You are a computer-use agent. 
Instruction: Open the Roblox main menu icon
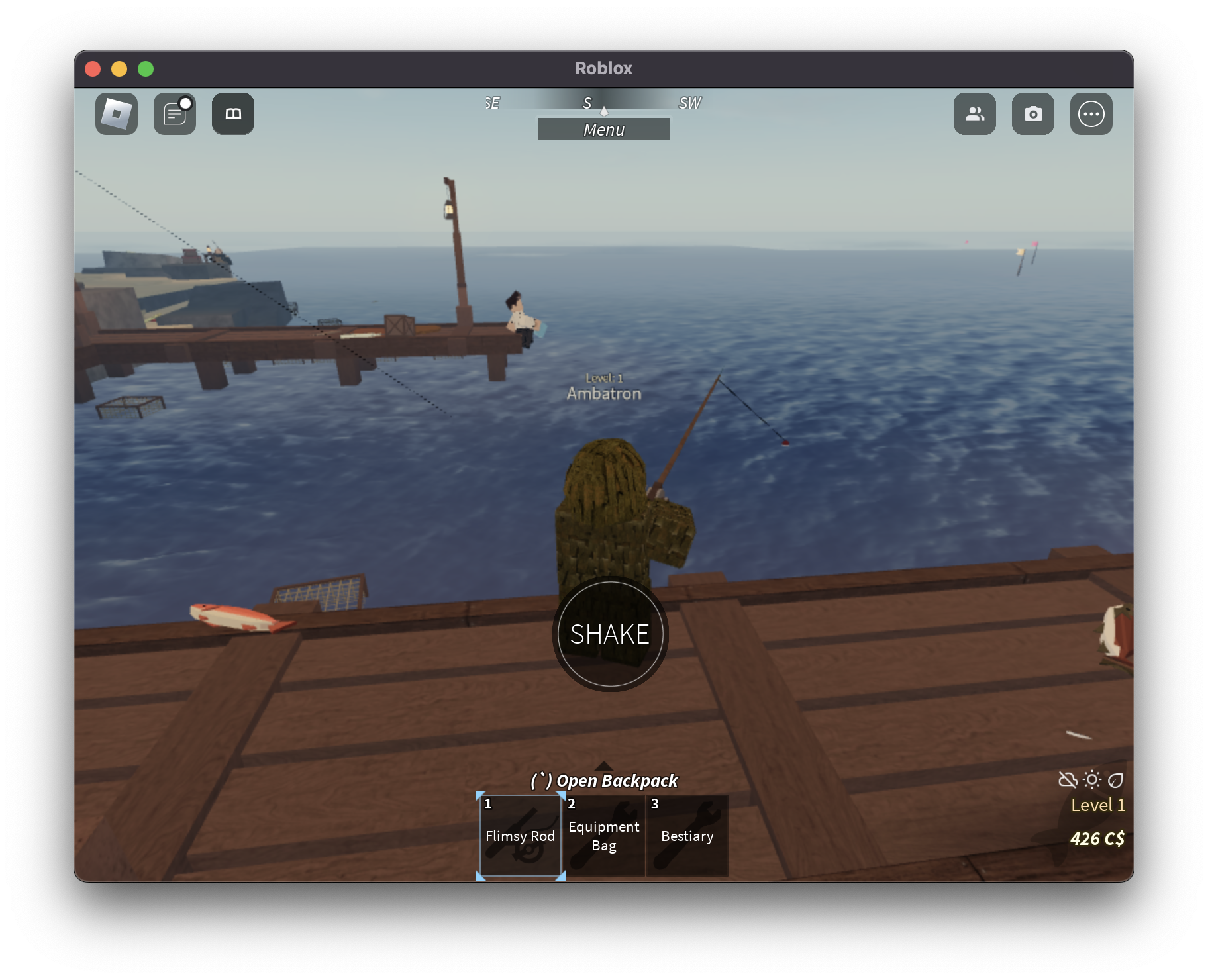click(x=117, y=114)
